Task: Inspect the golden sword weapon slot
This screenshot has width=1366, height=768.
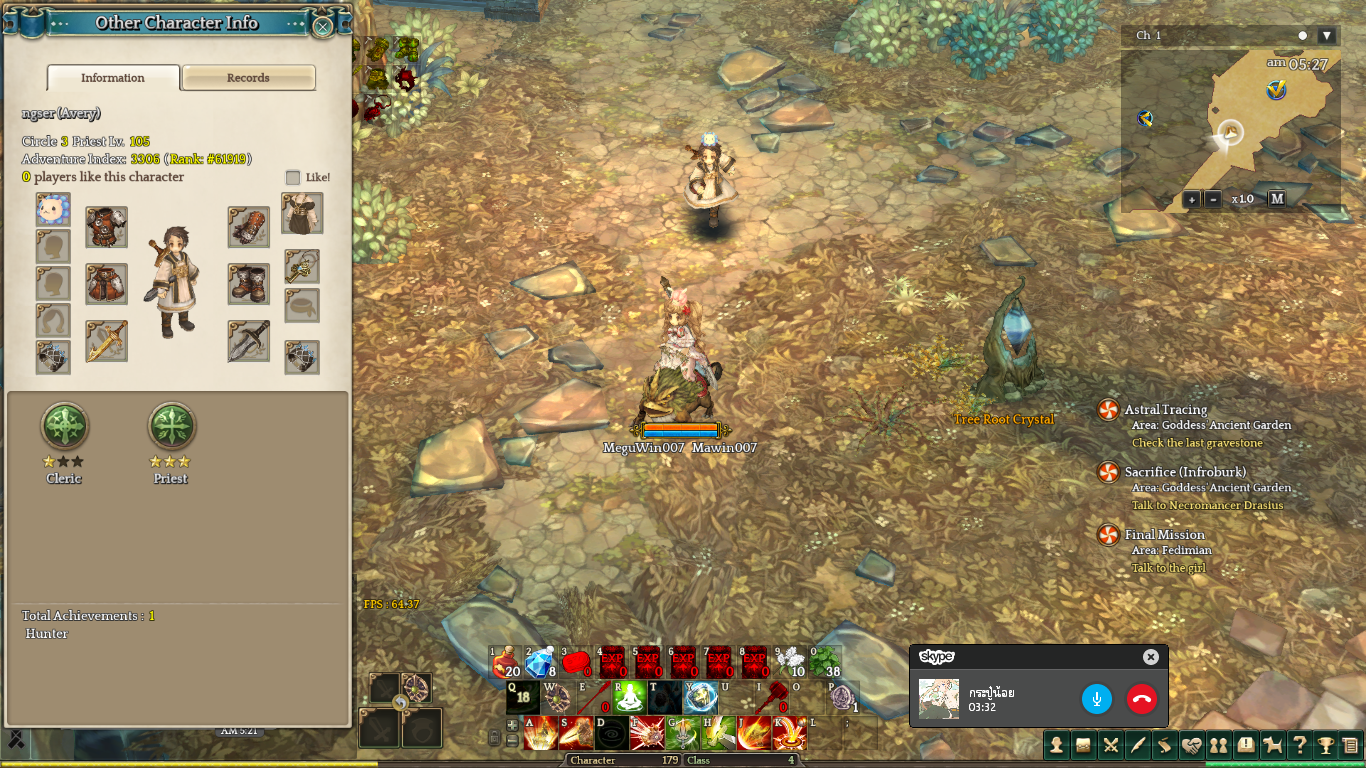Action: (106, 341)
